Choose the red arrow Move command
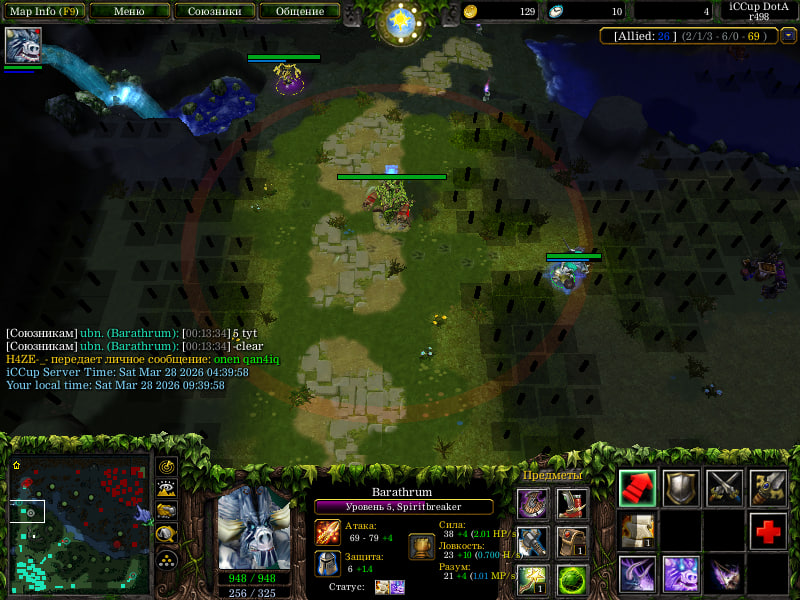Image resolution: width=800 pixels, height=600 pixels. point(637,488)
